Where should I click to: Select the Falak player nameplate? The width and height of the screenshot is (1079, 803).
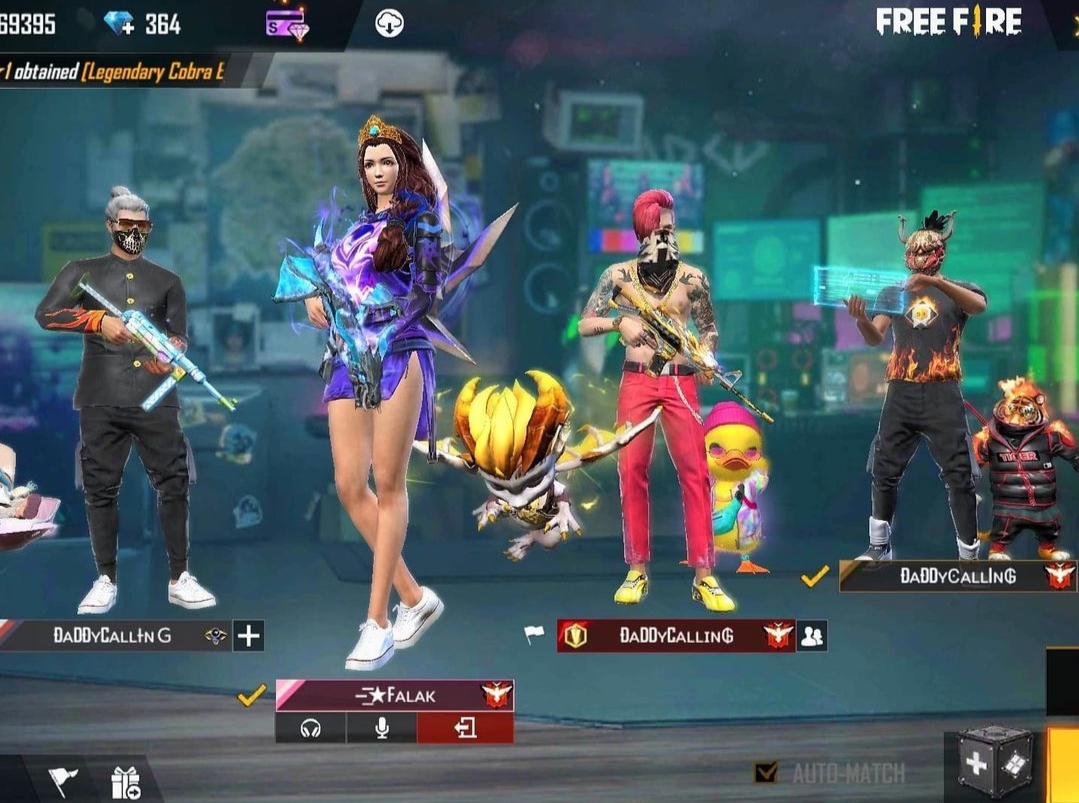pyautogui.click(x=394, y=695)
